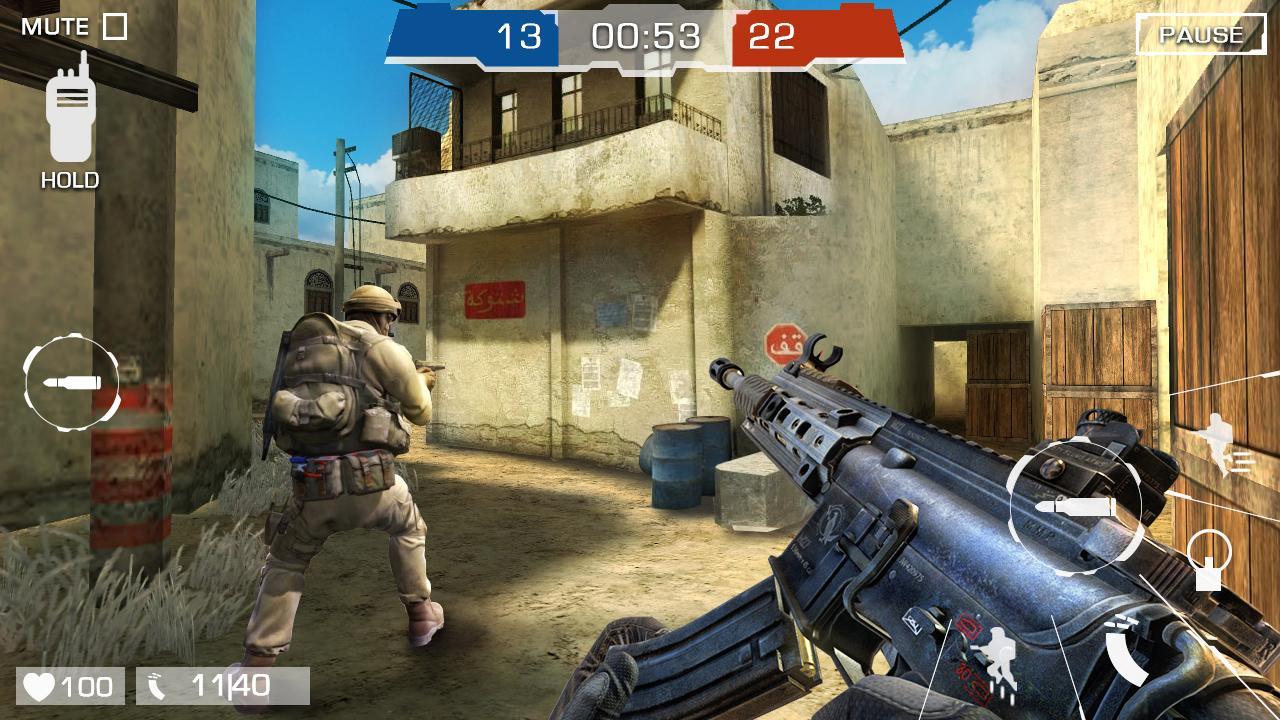
Task: Hold the walkie-talkie voice chat button
Action: [x=68, y=115]
